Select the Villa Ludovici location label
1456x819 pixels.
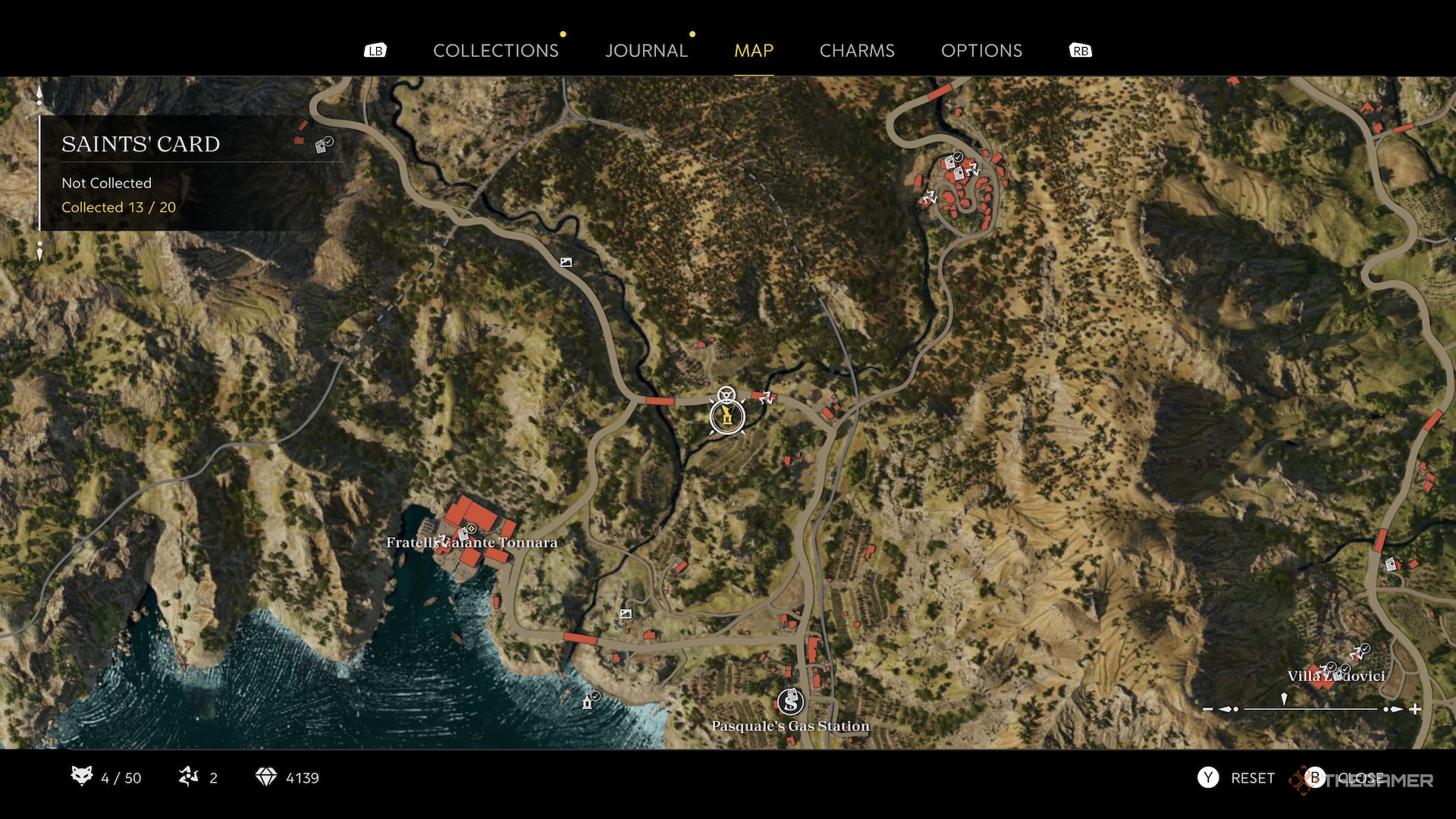pyautogui.click(x=1336, y=676)
